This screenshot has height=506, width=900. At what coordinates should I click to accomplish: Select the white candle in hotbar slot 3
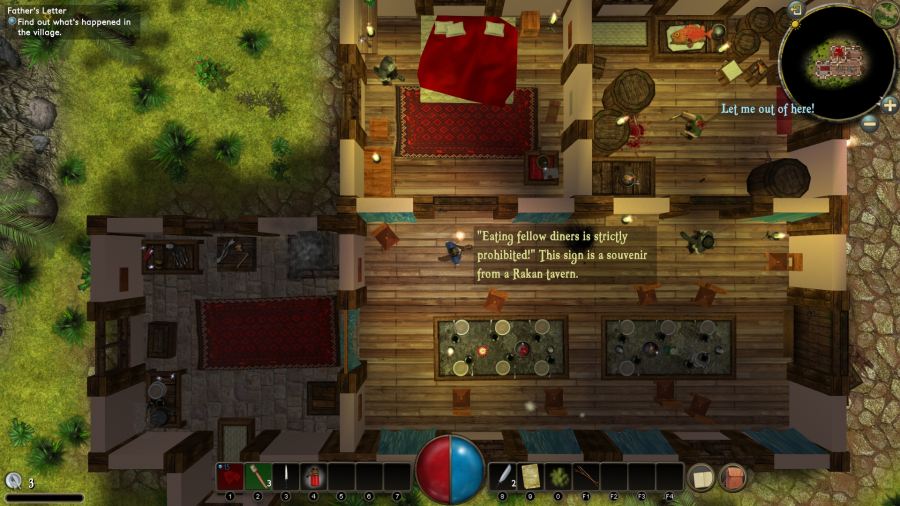point(285,477)
